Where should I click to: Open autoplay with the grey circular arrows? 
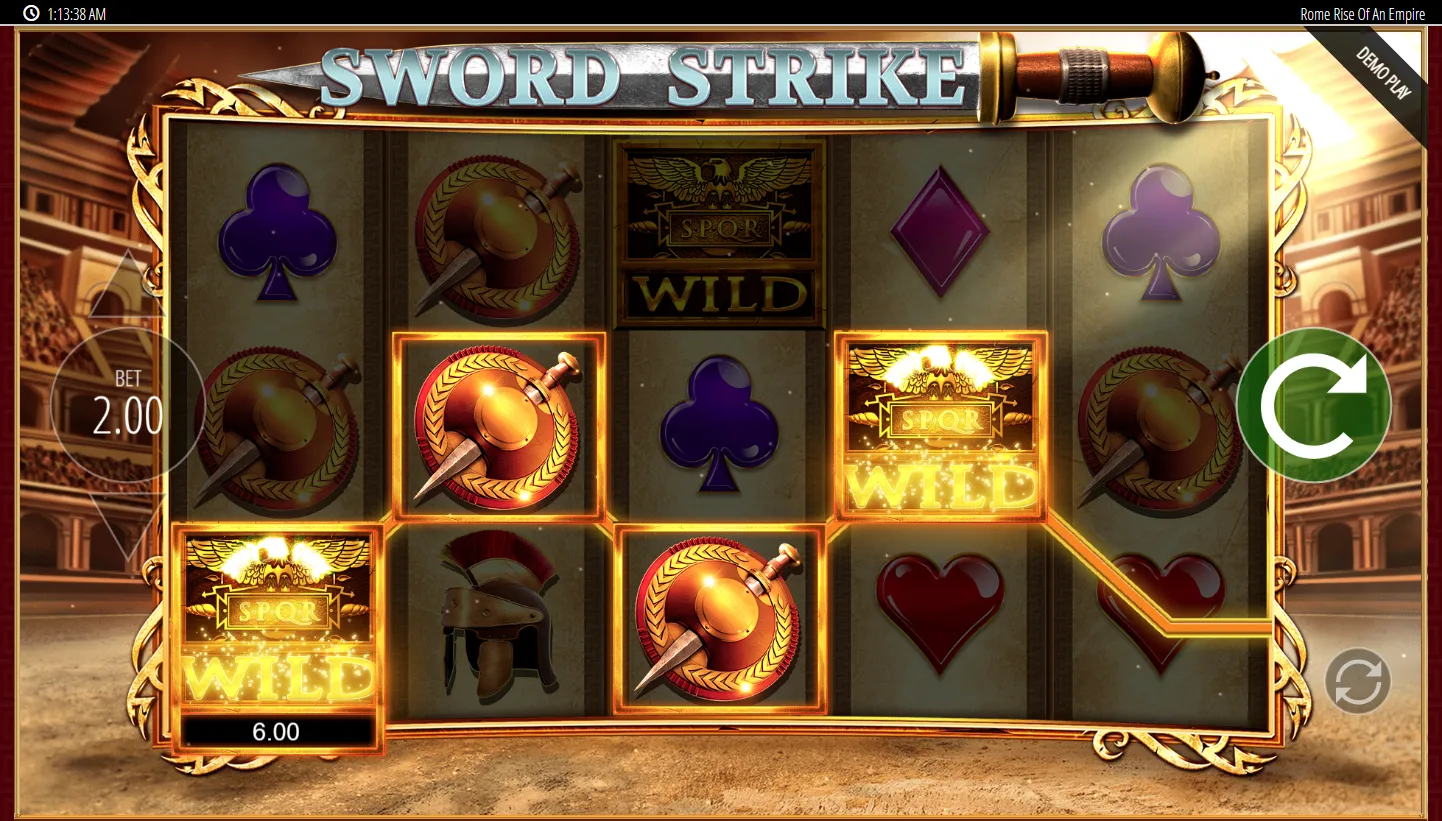click(x=1357, y=681)
